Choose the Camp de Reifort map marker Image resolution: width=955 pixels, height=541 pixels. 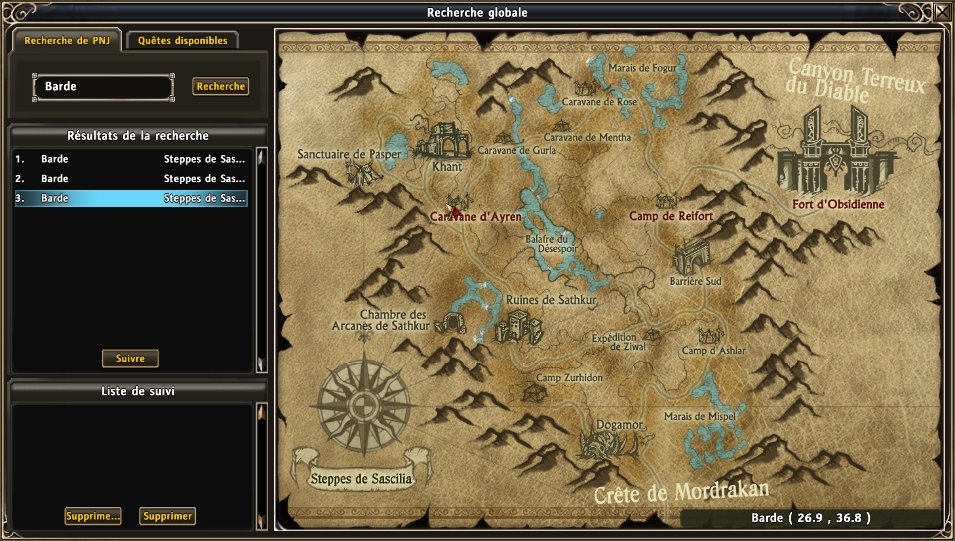[667, 202]
